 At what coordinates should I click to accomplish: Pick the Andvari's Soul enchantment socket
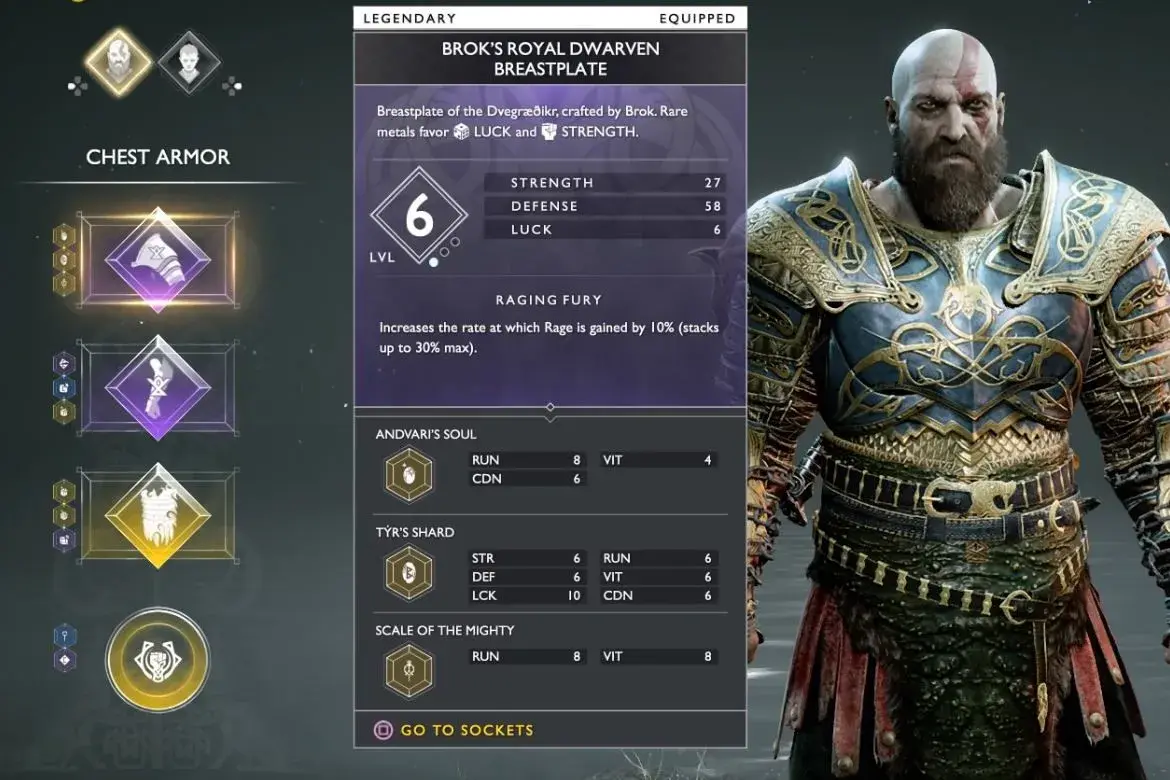coord(409,473)
